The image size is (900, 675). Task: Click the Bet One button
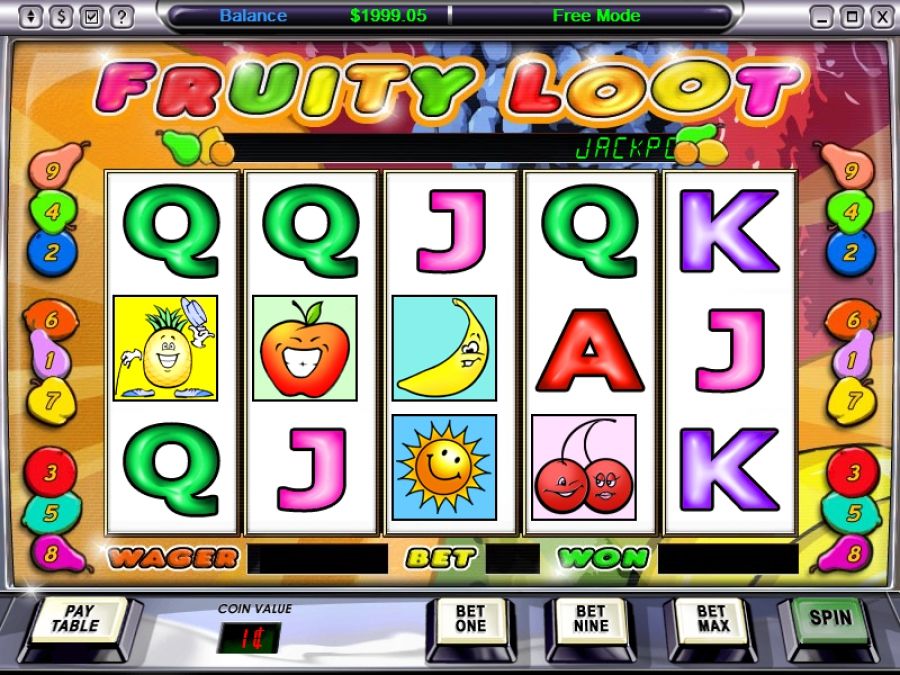(x=470, y=619)
